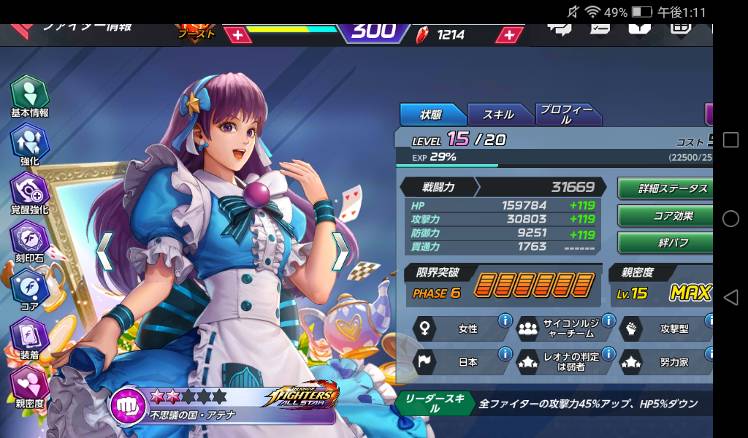Show the next fighter with right arrow
The image size is (748, 438).
pyautogui.click(x=340, y=251)
